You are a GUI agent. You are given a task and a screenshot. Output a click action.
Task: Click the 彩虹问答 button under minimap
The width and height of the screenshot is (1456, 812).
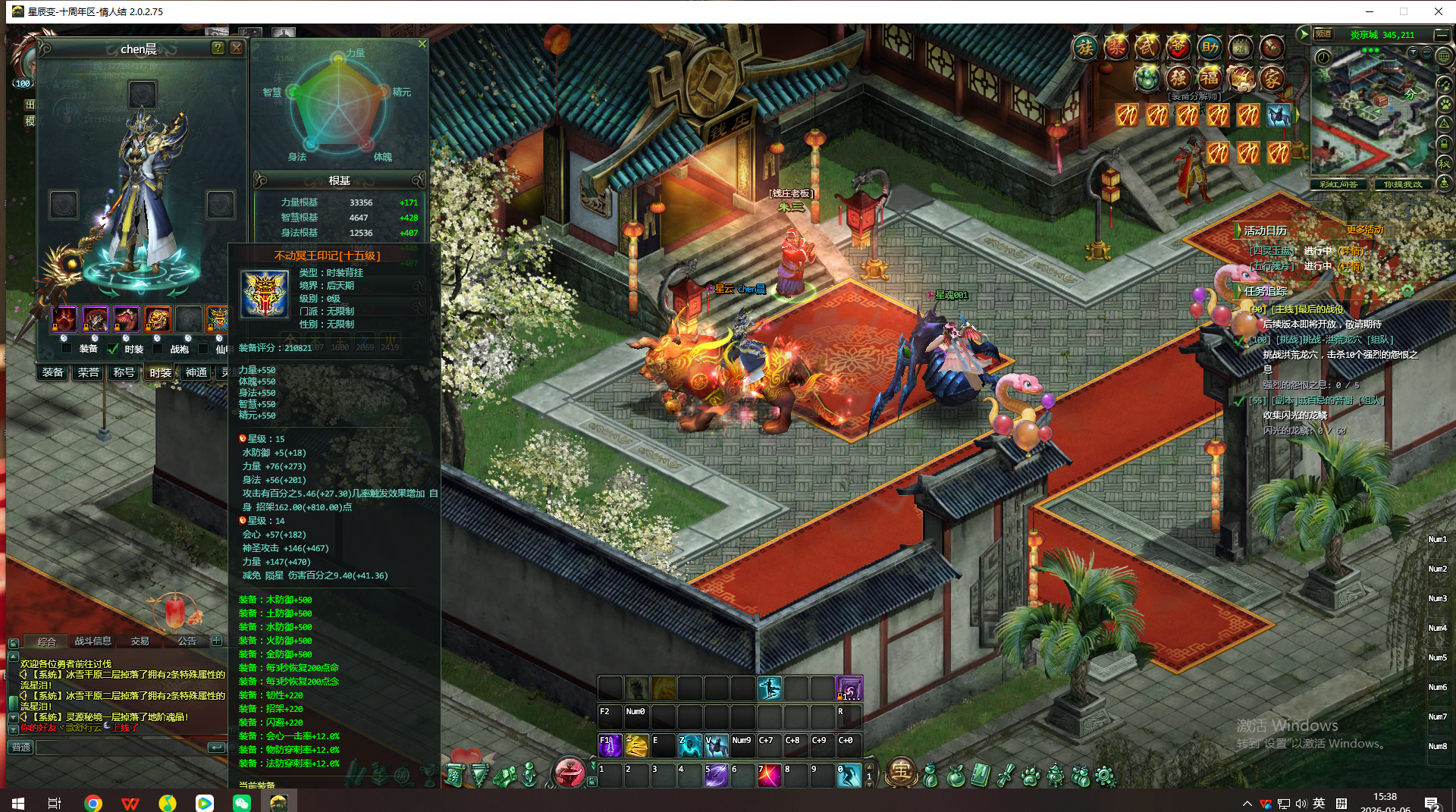pyautogui.click(x=1338, y=184)
